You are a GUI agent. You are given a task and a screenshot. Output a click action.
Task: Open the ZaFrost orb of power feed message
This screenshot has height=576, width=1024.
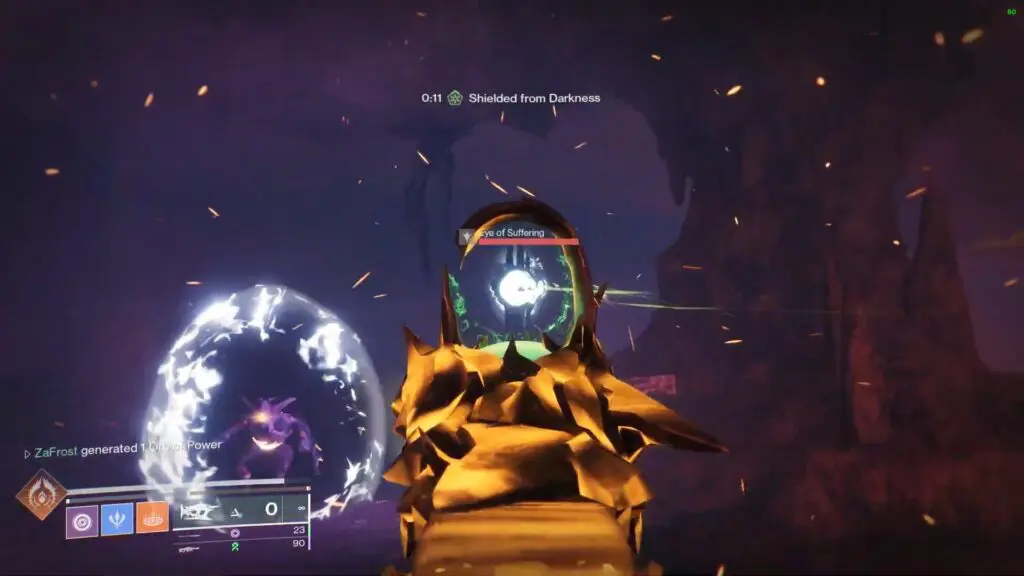tap(123, 450)
